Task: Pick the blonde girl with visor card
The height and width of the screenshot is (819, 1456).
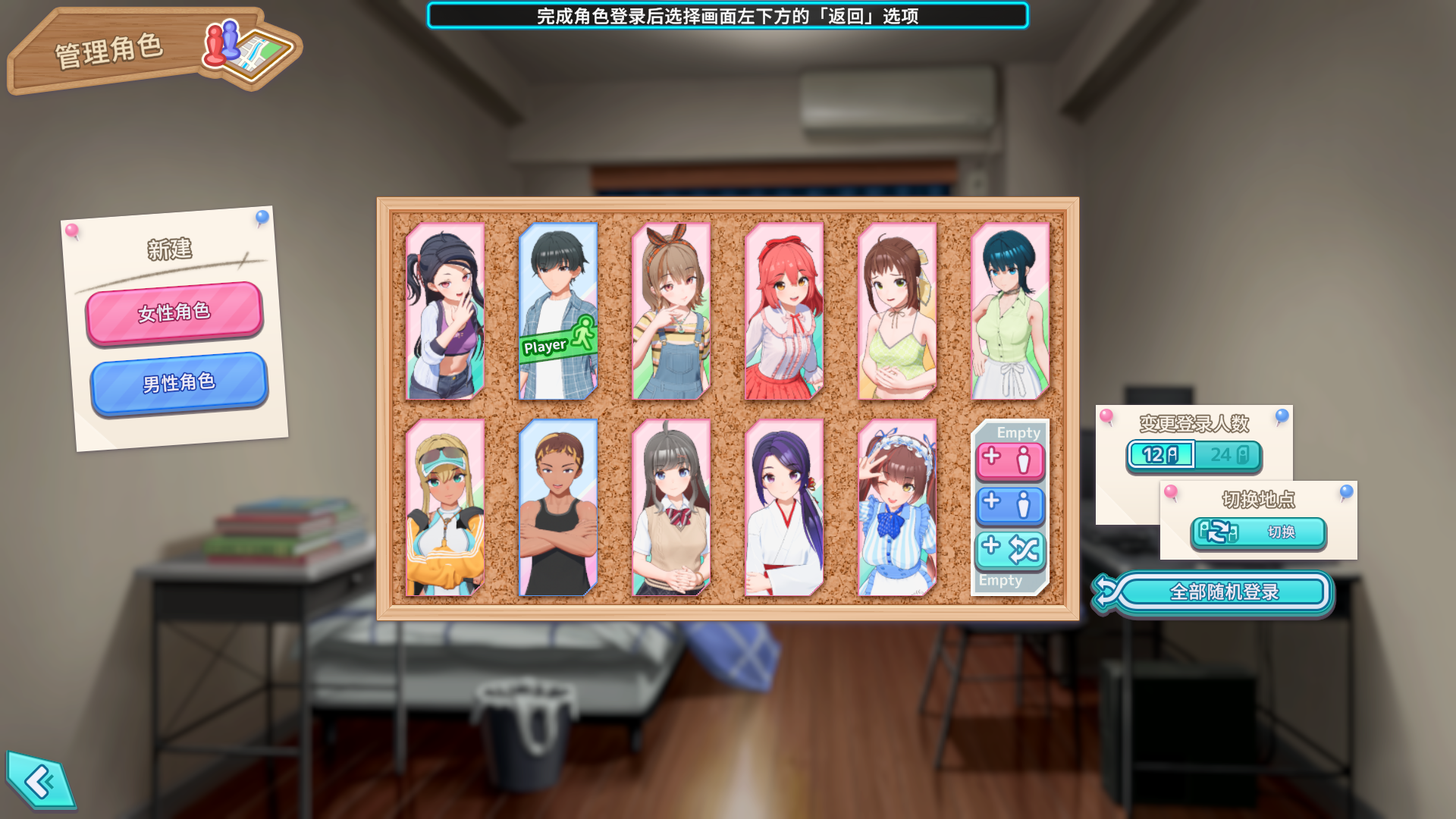Action: (445, 507)
